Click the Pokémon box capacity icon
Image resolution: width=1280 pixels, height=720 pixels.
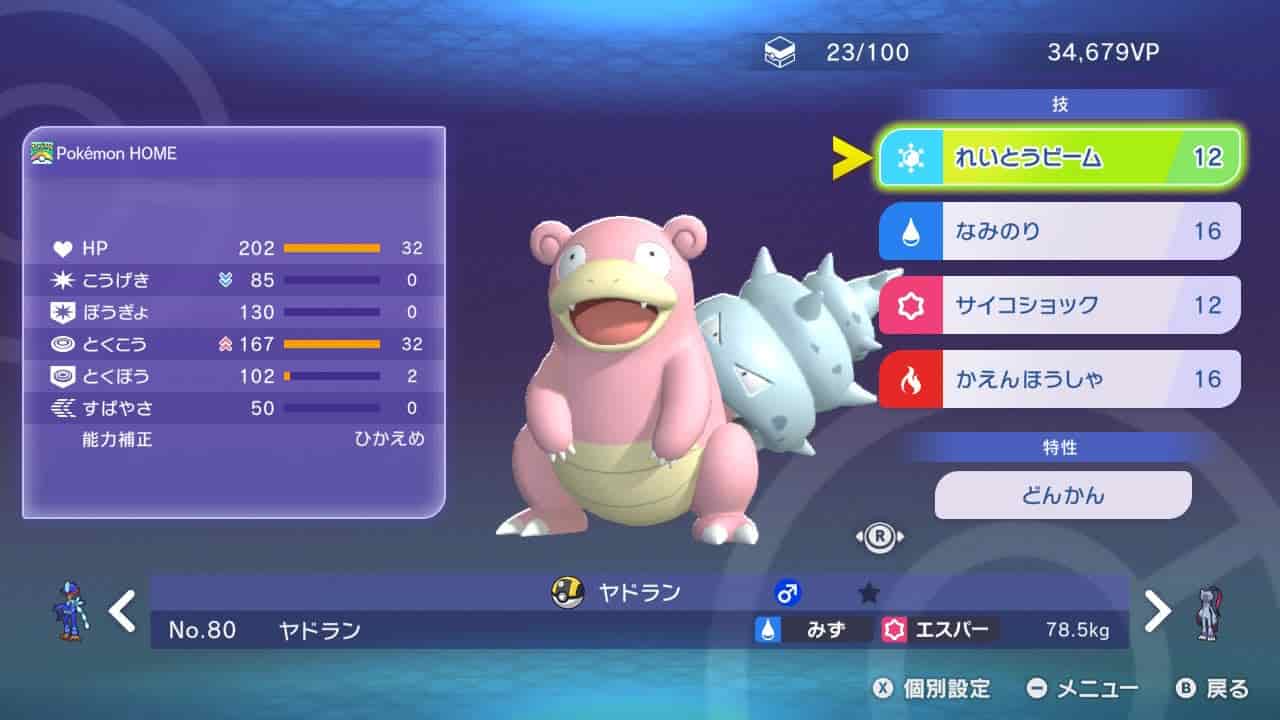click(780, 53)
